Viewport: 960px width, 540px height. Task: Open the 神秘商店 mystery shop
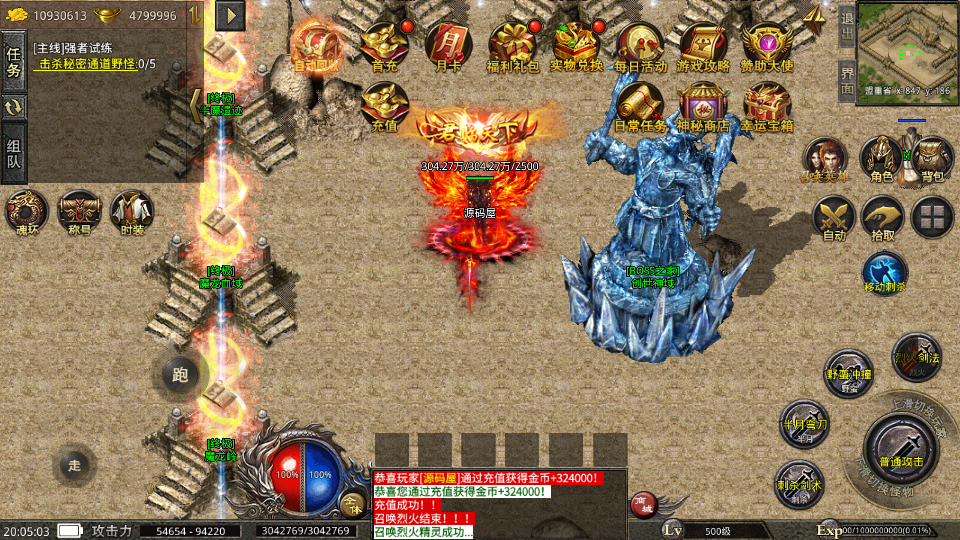coord(703,104)
